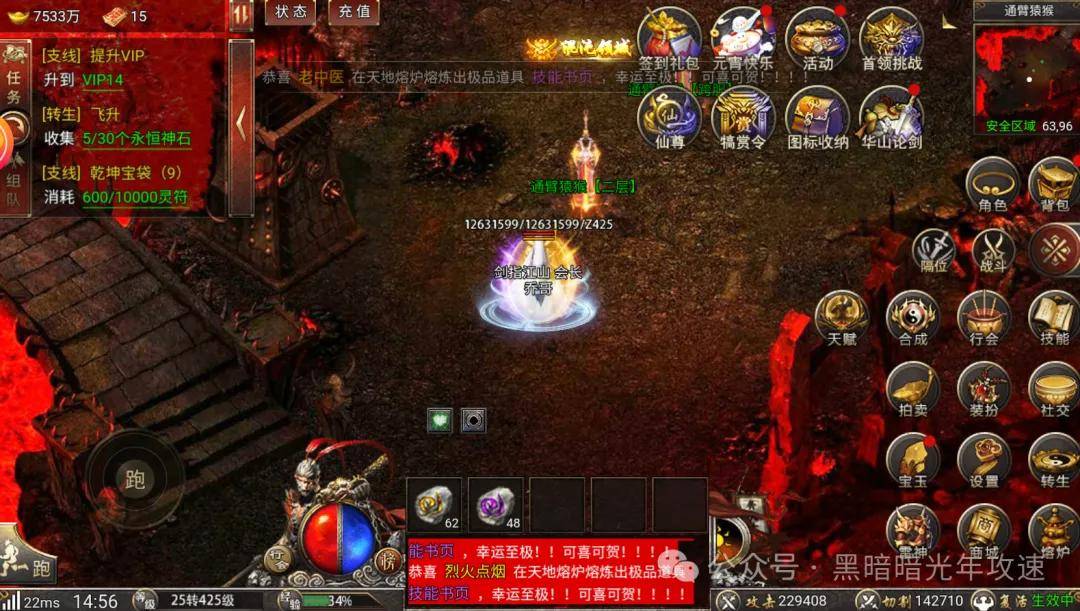Open the 状态 status panel

[x=291, y=12]
